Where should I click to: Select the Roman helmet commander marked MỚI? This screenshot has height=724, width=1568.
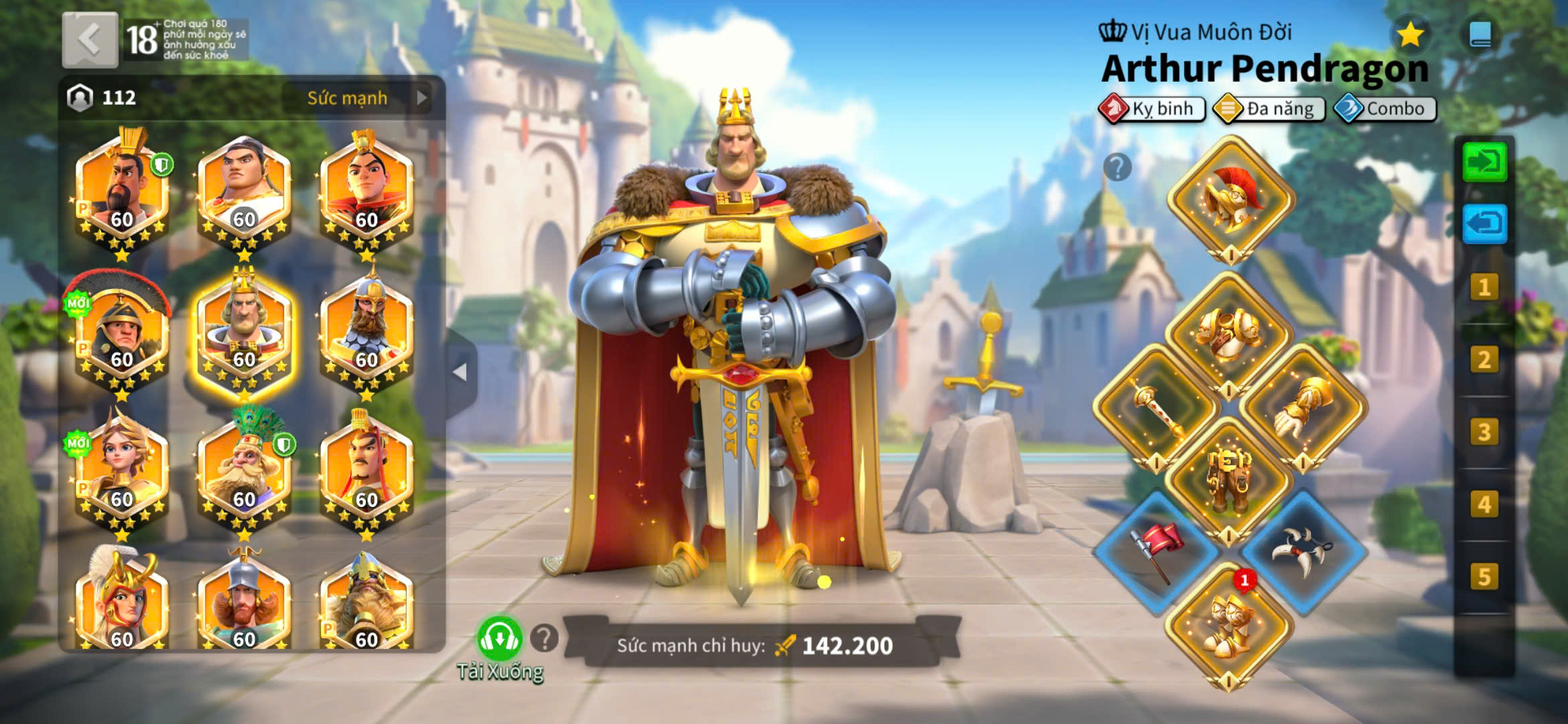coord(121,333)
